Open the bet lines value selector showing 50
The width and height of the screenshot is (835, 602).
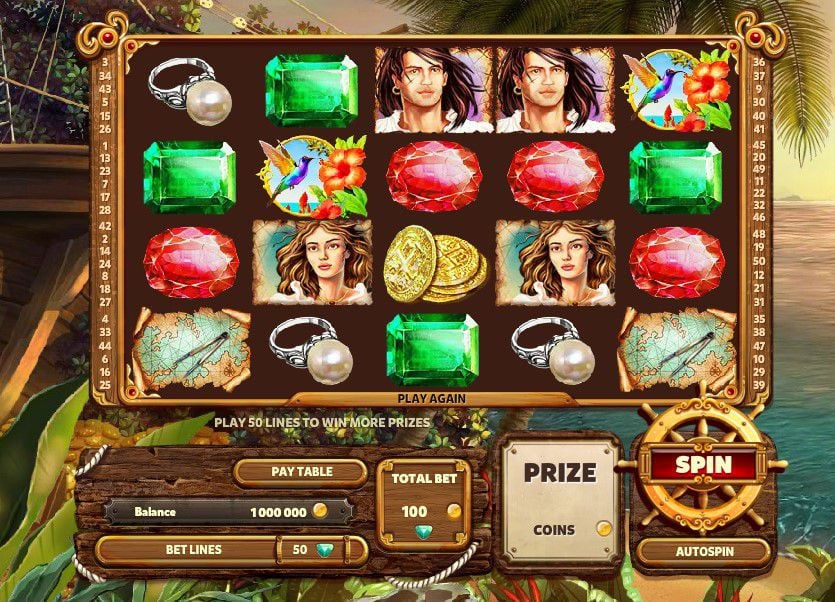310,550
